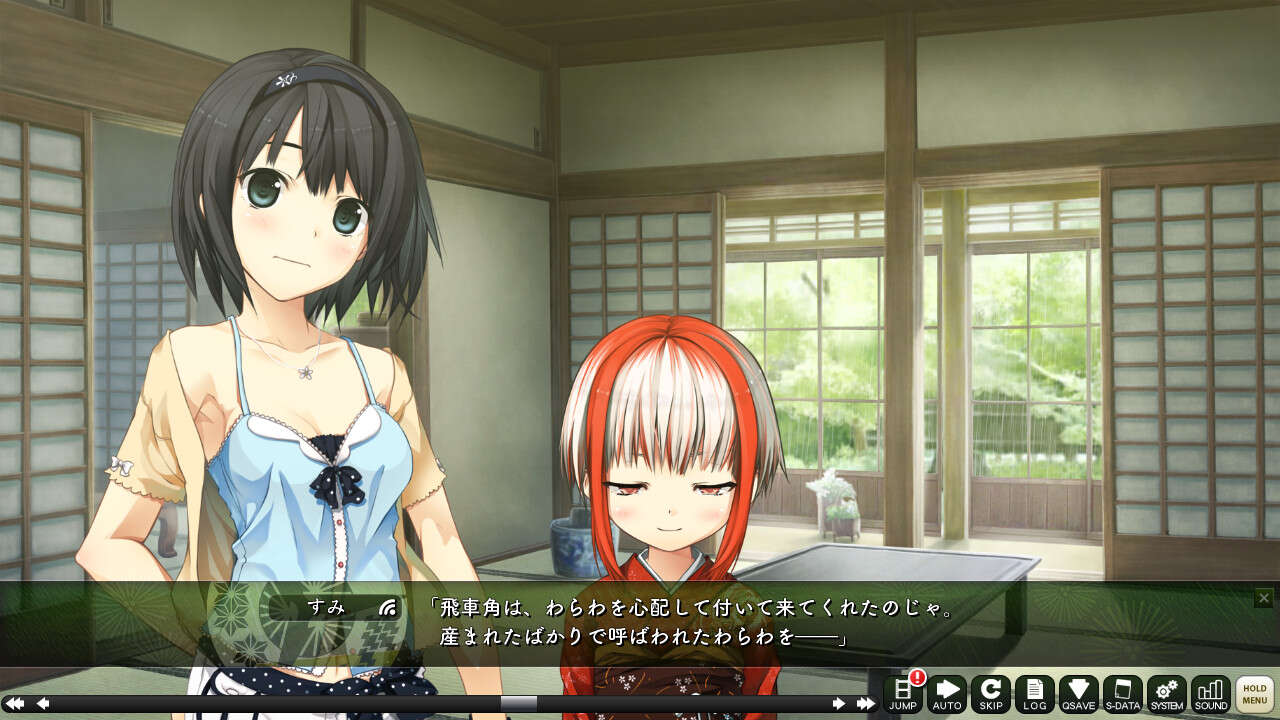Quick save with the QSAVE button

(1079, 694)
